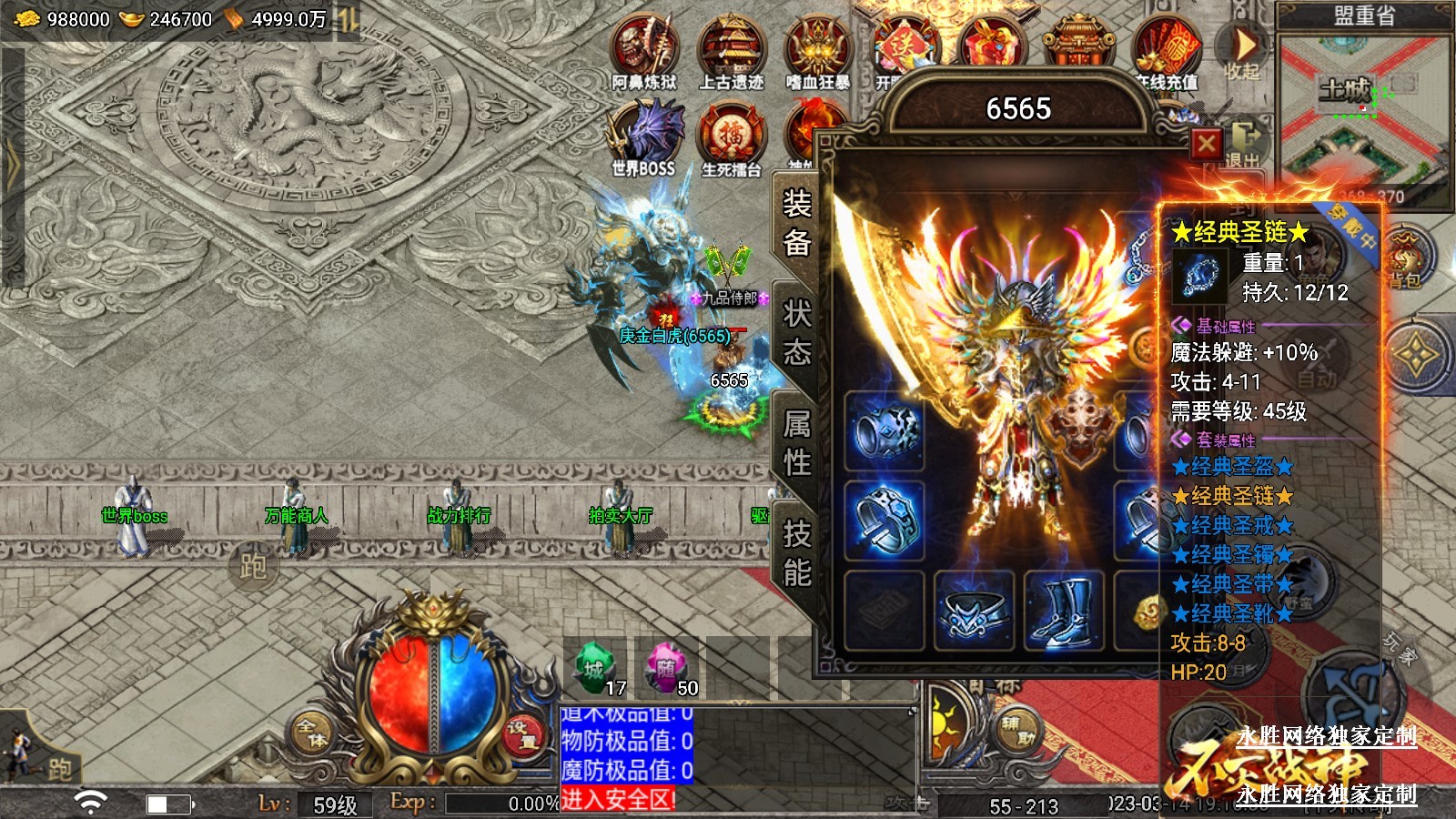This screenshot has height=819, width=1456.
Task: Open the 世界BOSS menu icon
Action: [x=644, y=136]
